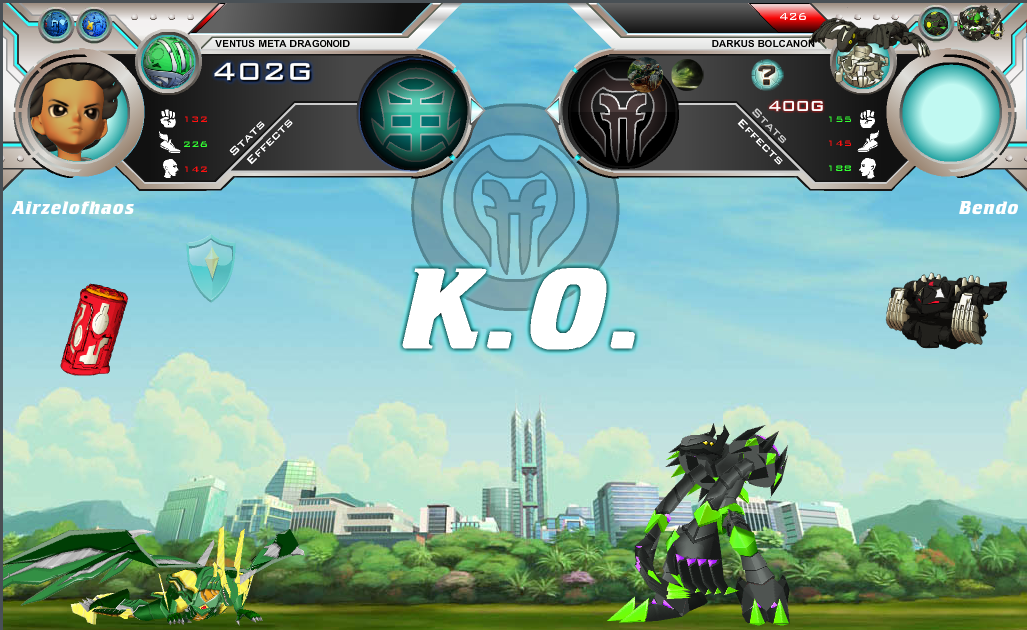Viewport: 1027px width, 630px height.
Task: Select the black clawed battle gear
Action: 943,311
